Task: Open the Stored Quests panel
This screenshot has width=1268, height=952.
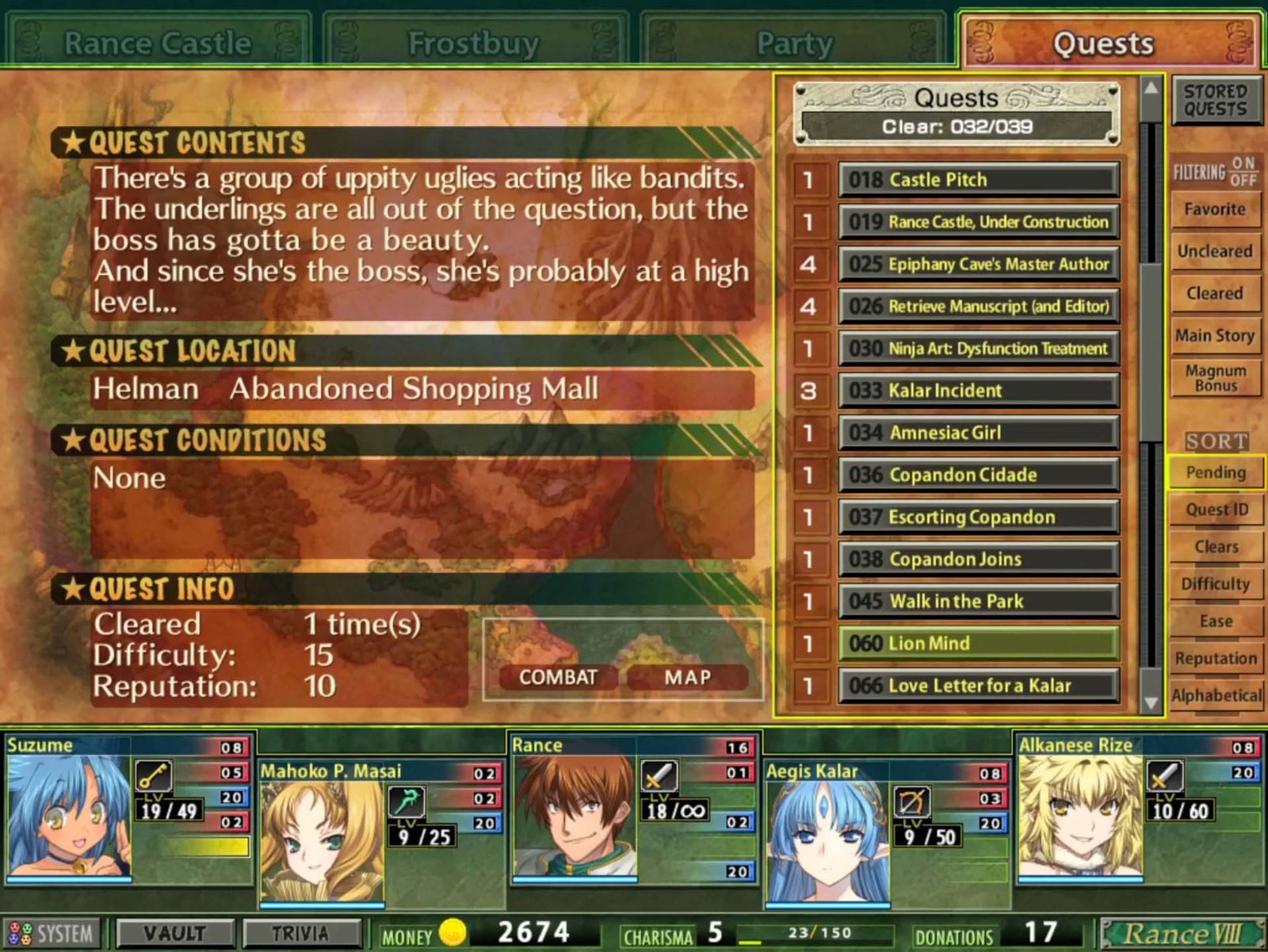Action: coord(1216,101)
